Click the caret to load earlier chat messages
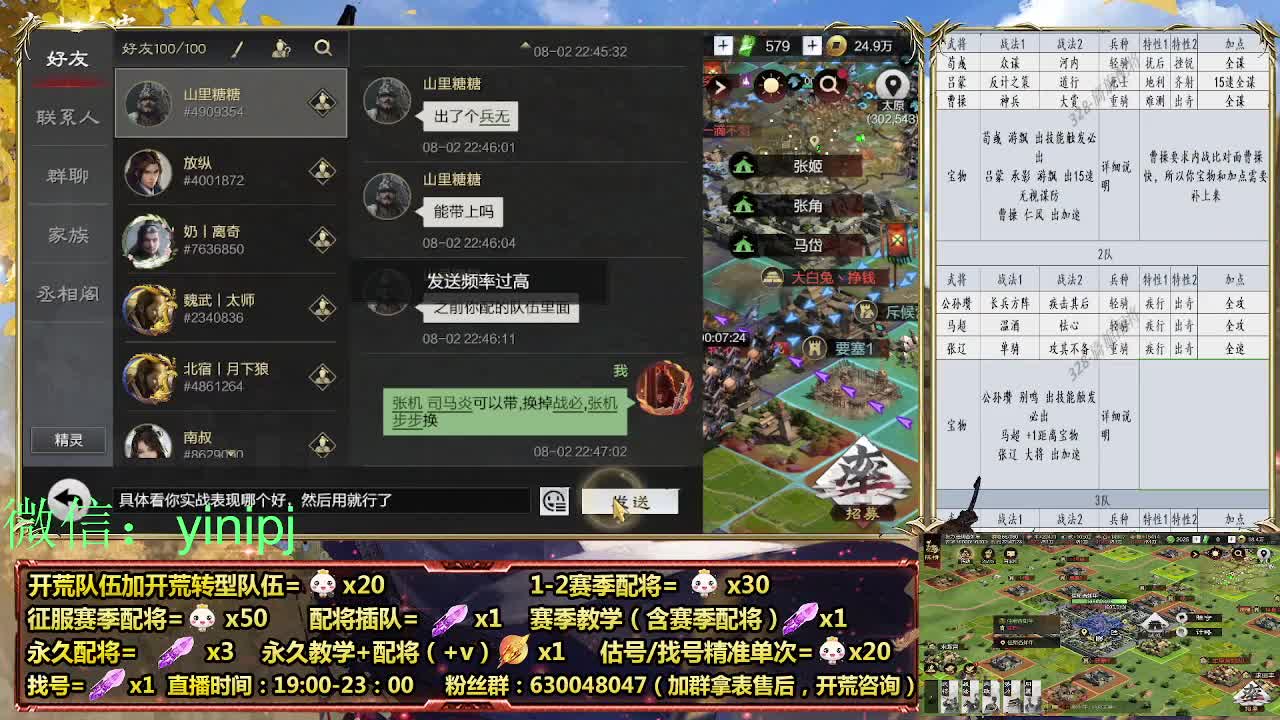Viewport: 1280px width, 720px height. point(525,44)
